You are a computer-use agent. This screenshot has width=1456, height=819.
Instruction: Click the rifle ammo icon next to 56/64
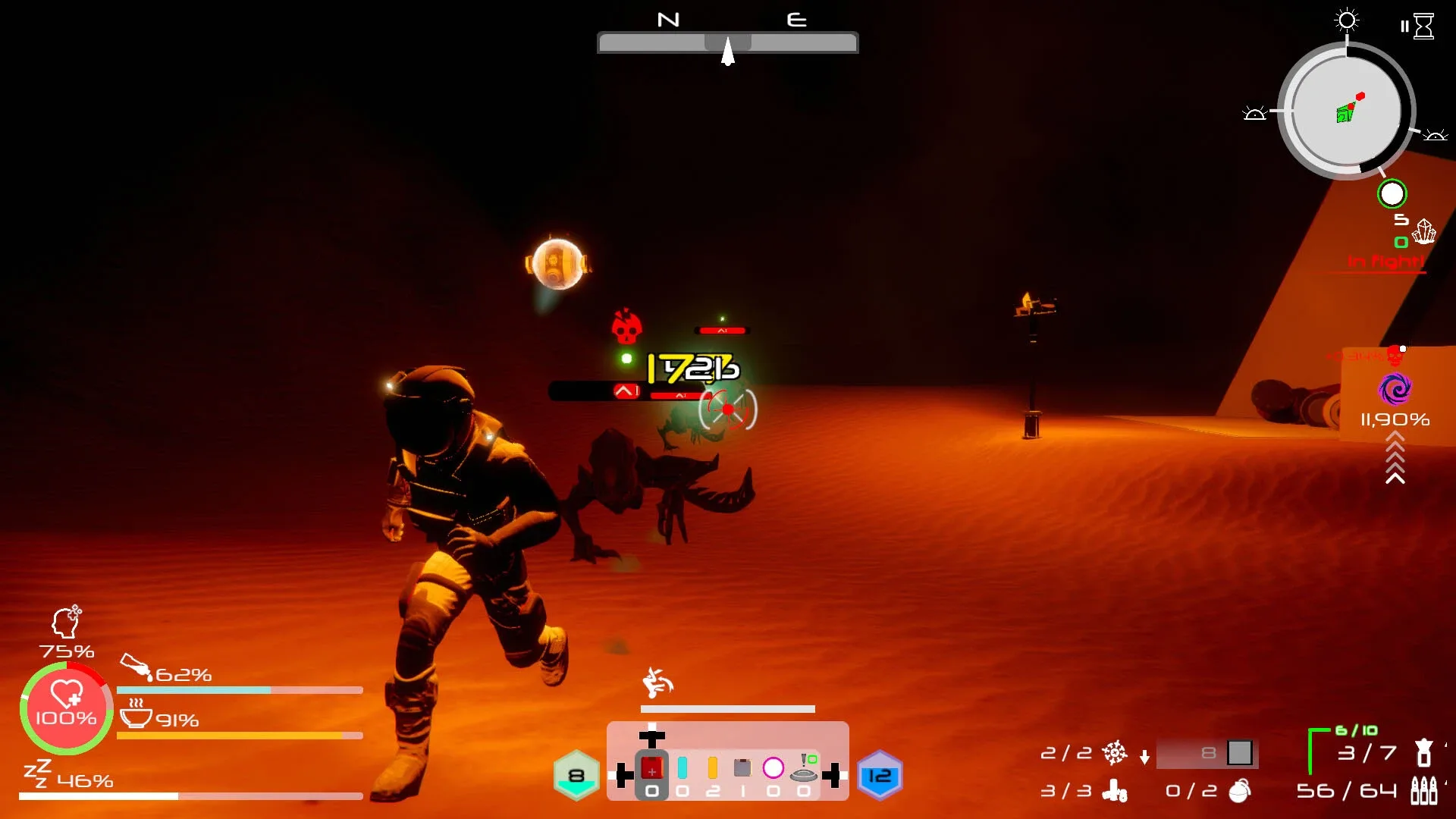pos(1423,792)
